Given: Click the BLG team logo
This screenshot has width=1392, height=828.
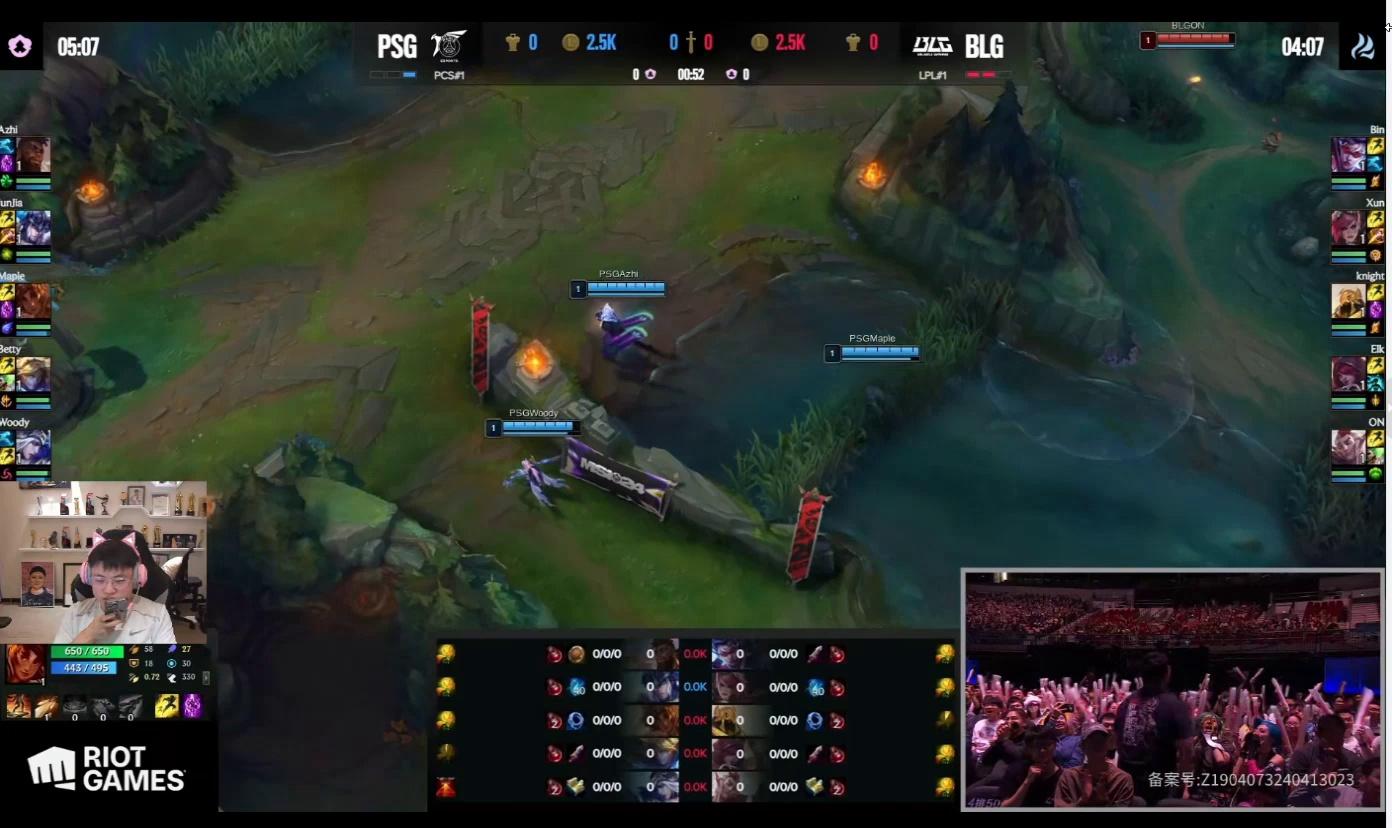Looking at the screenshot, I should 931,46.
